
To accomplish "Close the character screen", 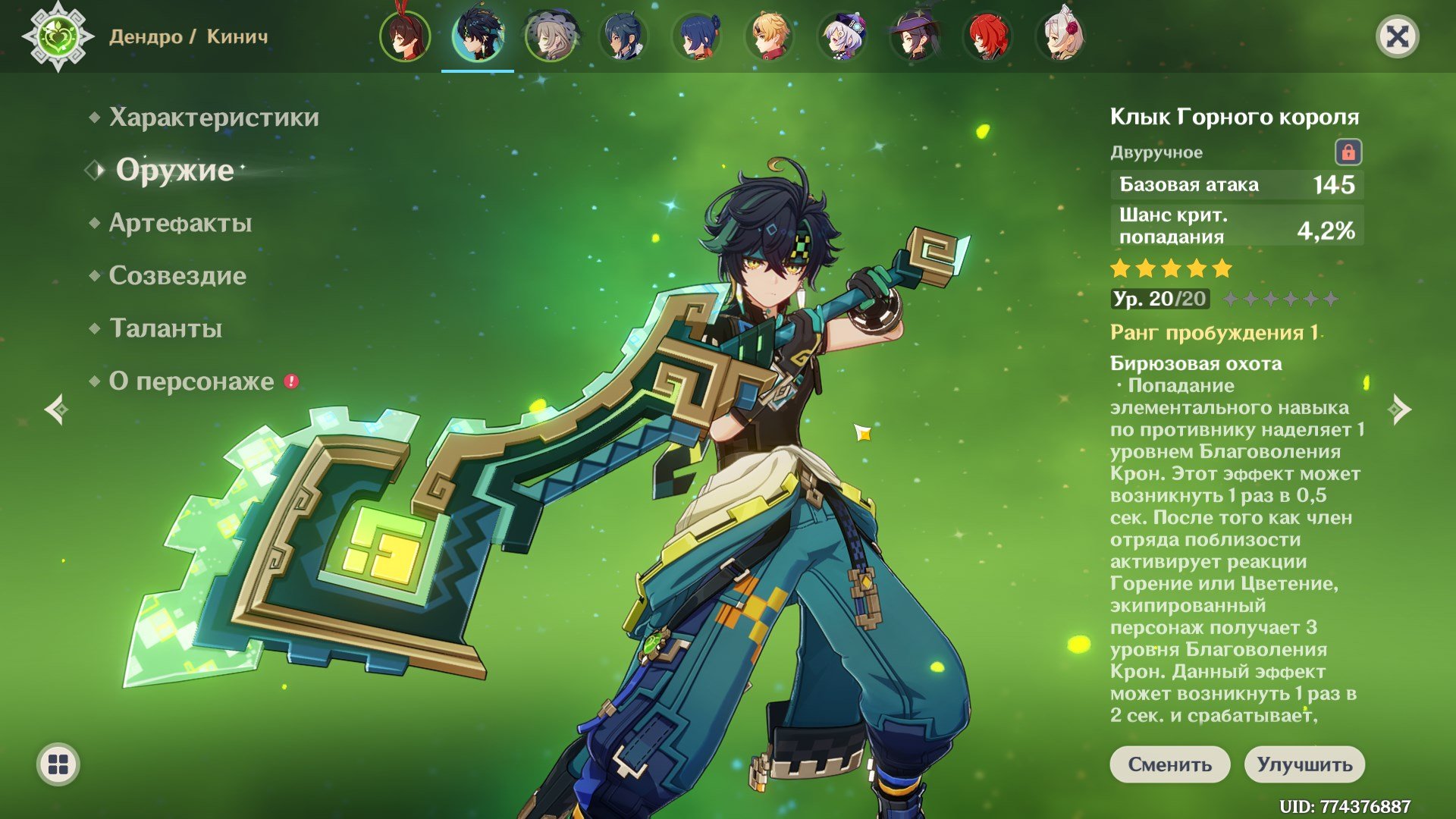I will 1397,36.
